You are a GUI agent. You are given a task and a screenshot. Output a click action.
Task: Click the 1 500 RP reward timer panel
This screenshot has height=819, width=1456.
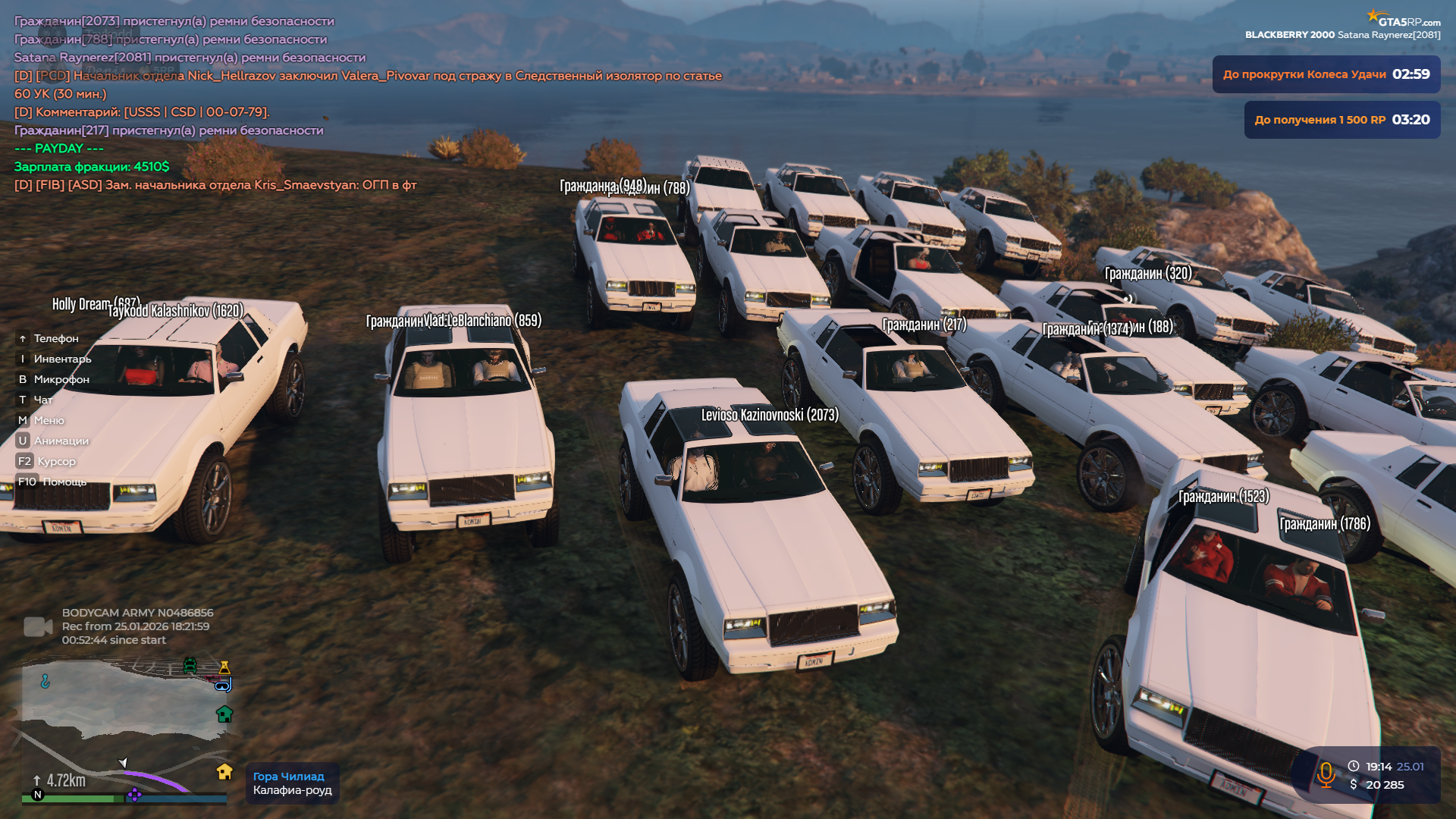[1341, 120]
